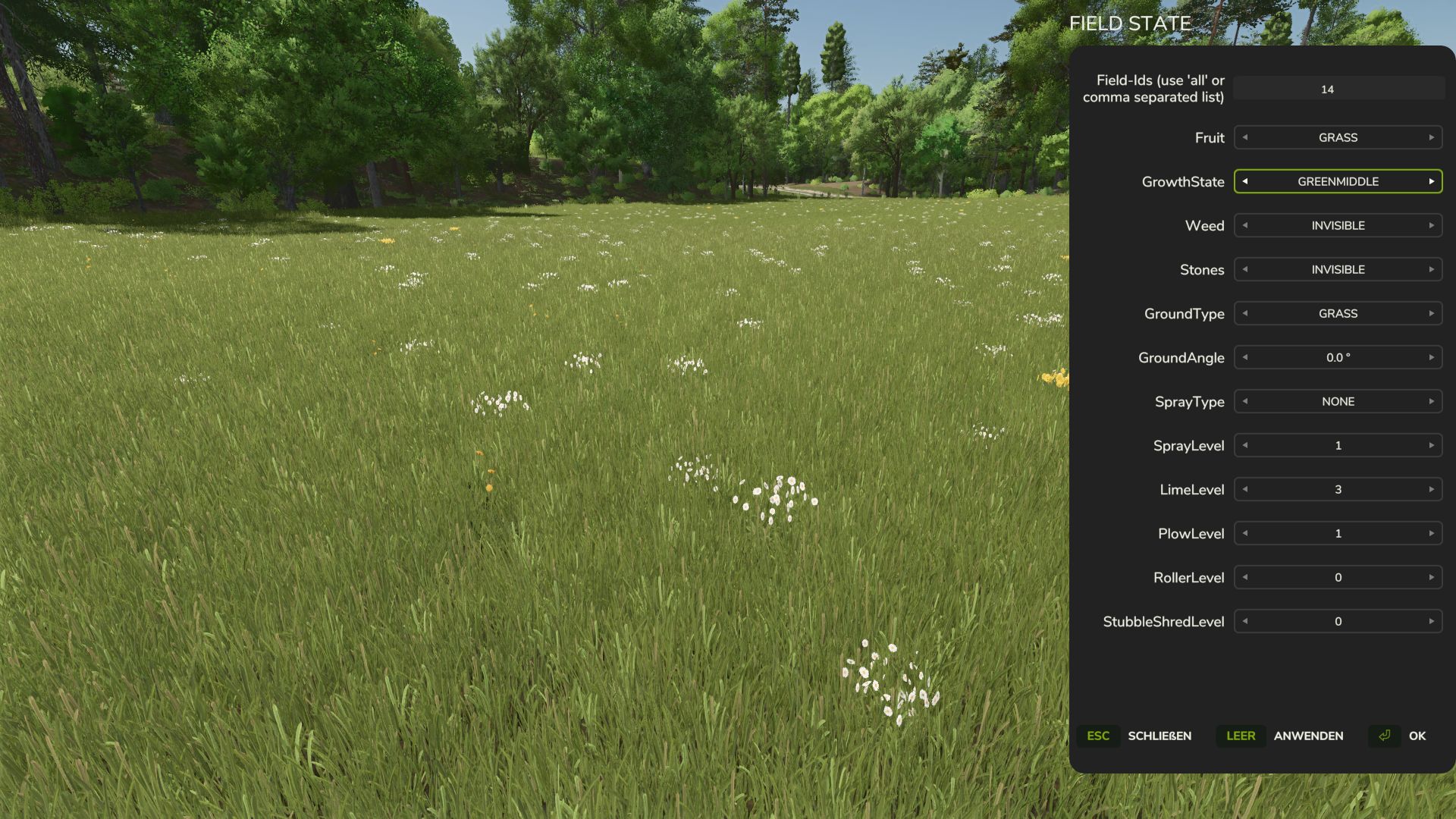The width and height of the screenshot is (1456, 819).
Task: Increase GroundAngle with right arrow
Action: coord(1431,357)
